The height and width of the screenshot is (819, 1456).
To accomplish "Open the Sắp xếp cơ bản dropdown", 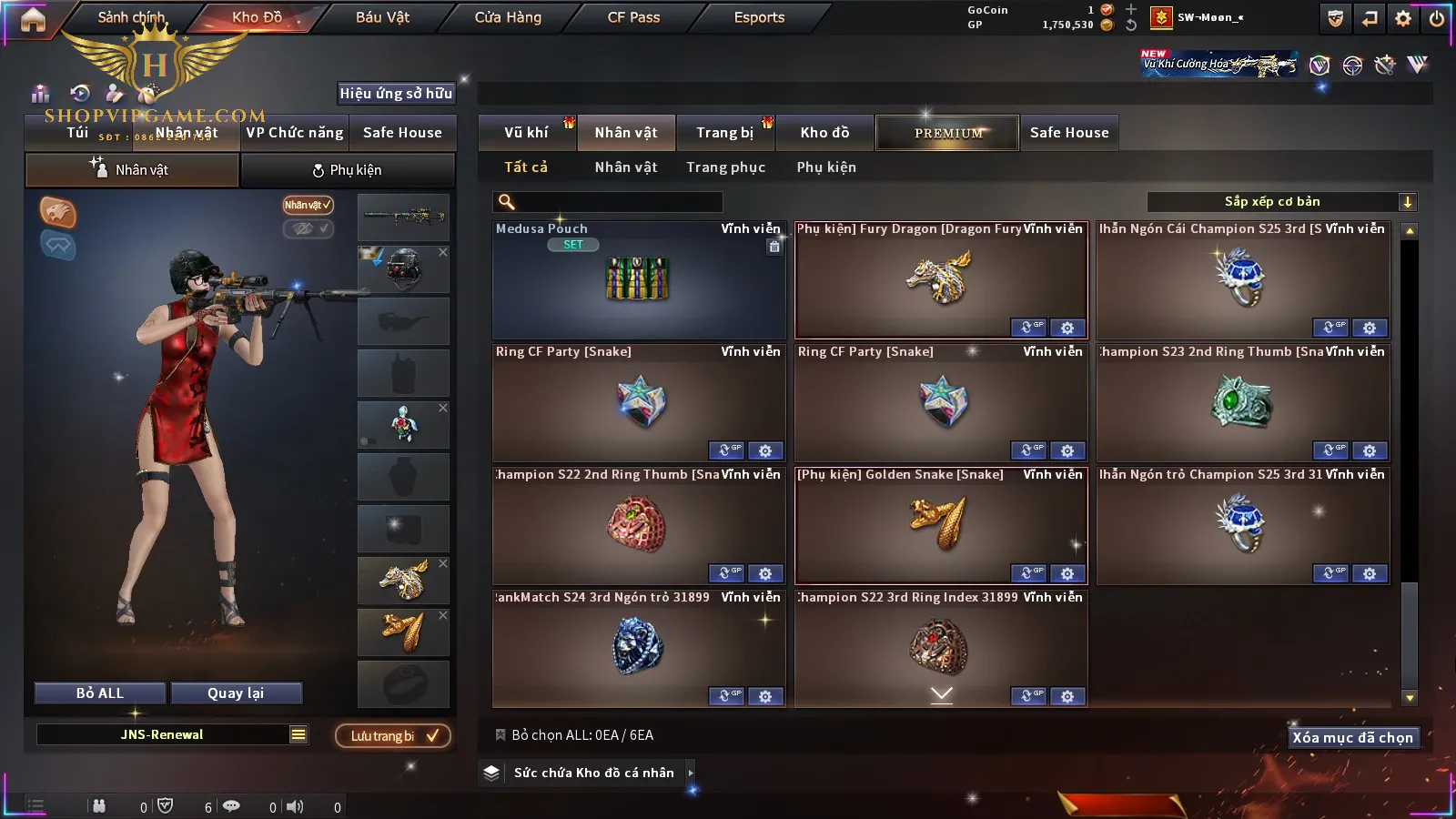I will [x=1281, y=202].
